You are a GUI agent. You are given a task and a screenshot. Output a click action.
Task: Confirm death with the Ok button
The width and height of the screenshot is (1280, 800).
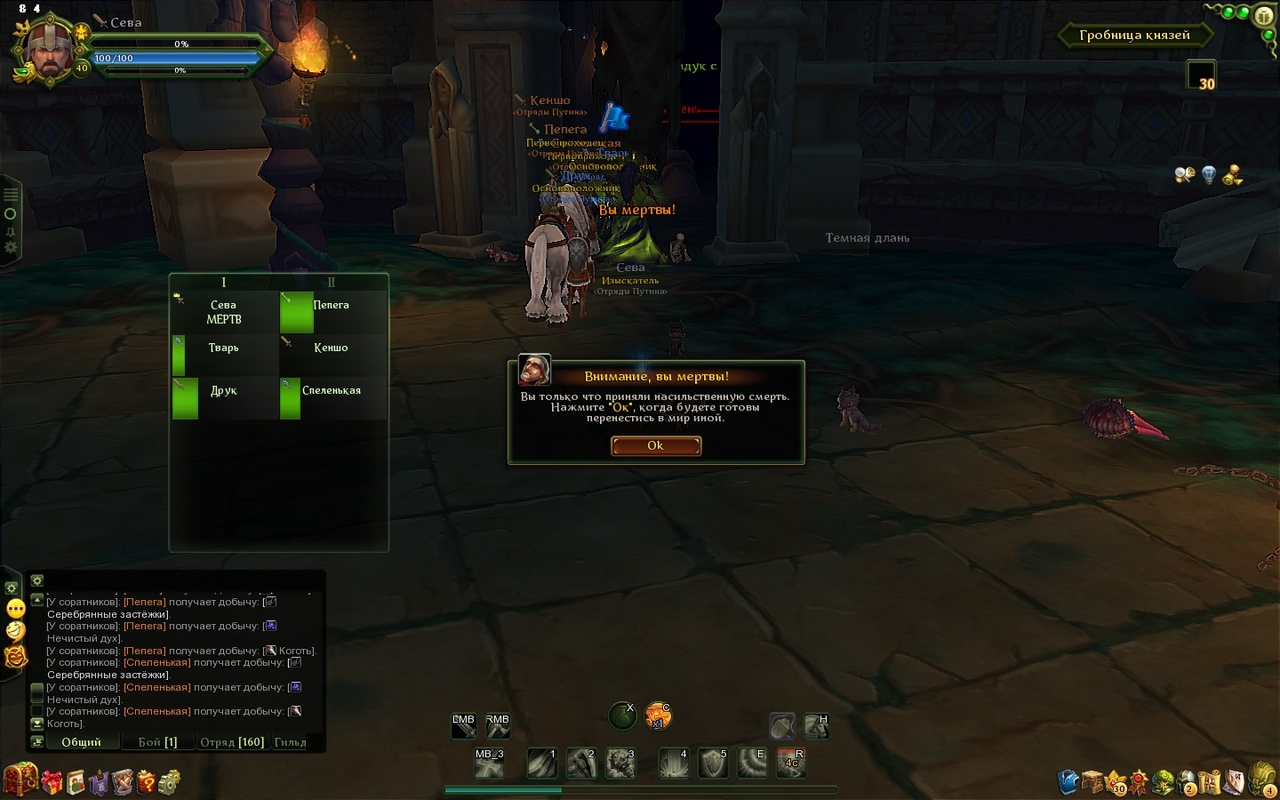click(x=655, y=446)
